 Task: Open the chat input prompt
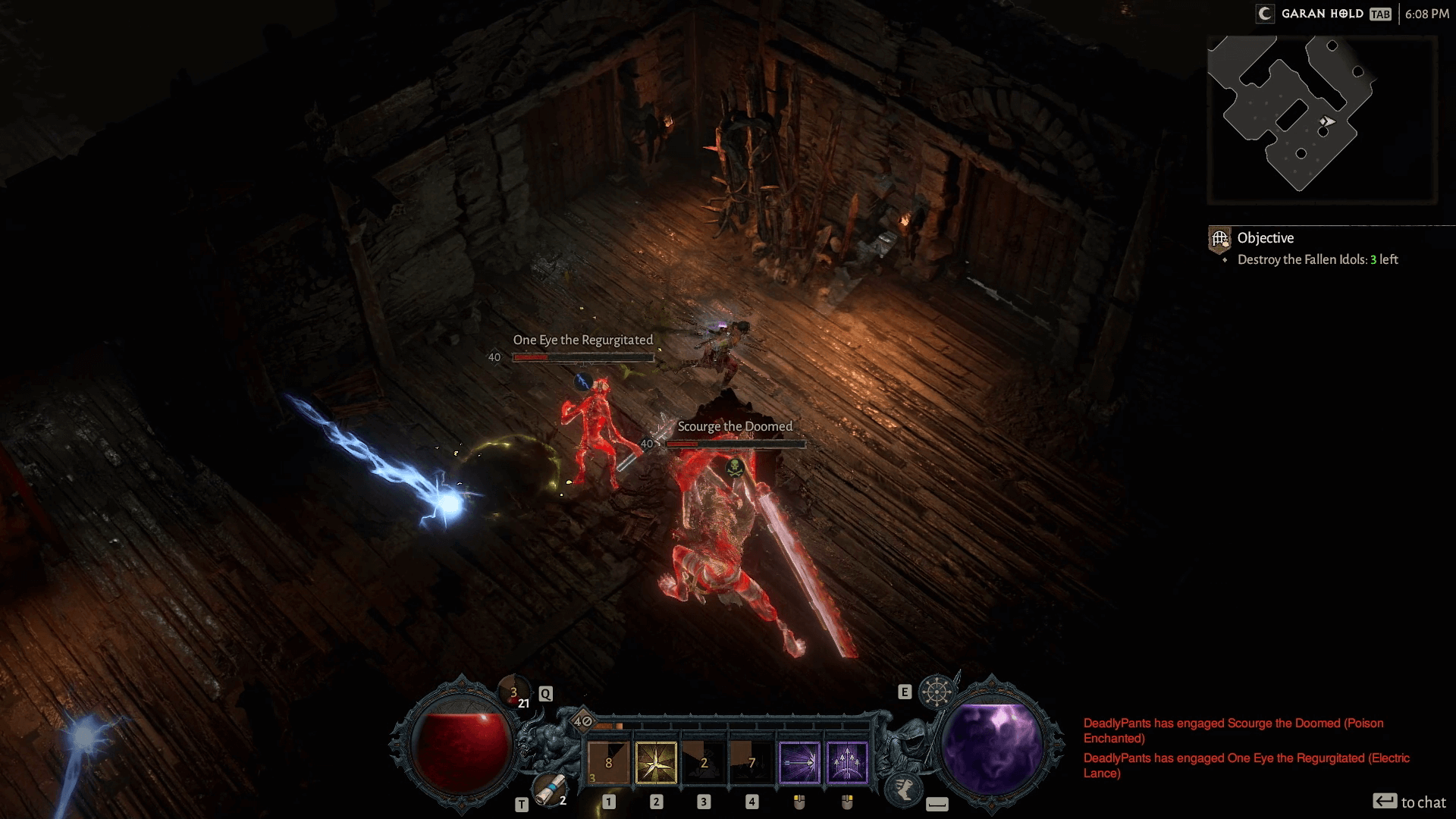pyautogui.click(x=1409, y=802)
